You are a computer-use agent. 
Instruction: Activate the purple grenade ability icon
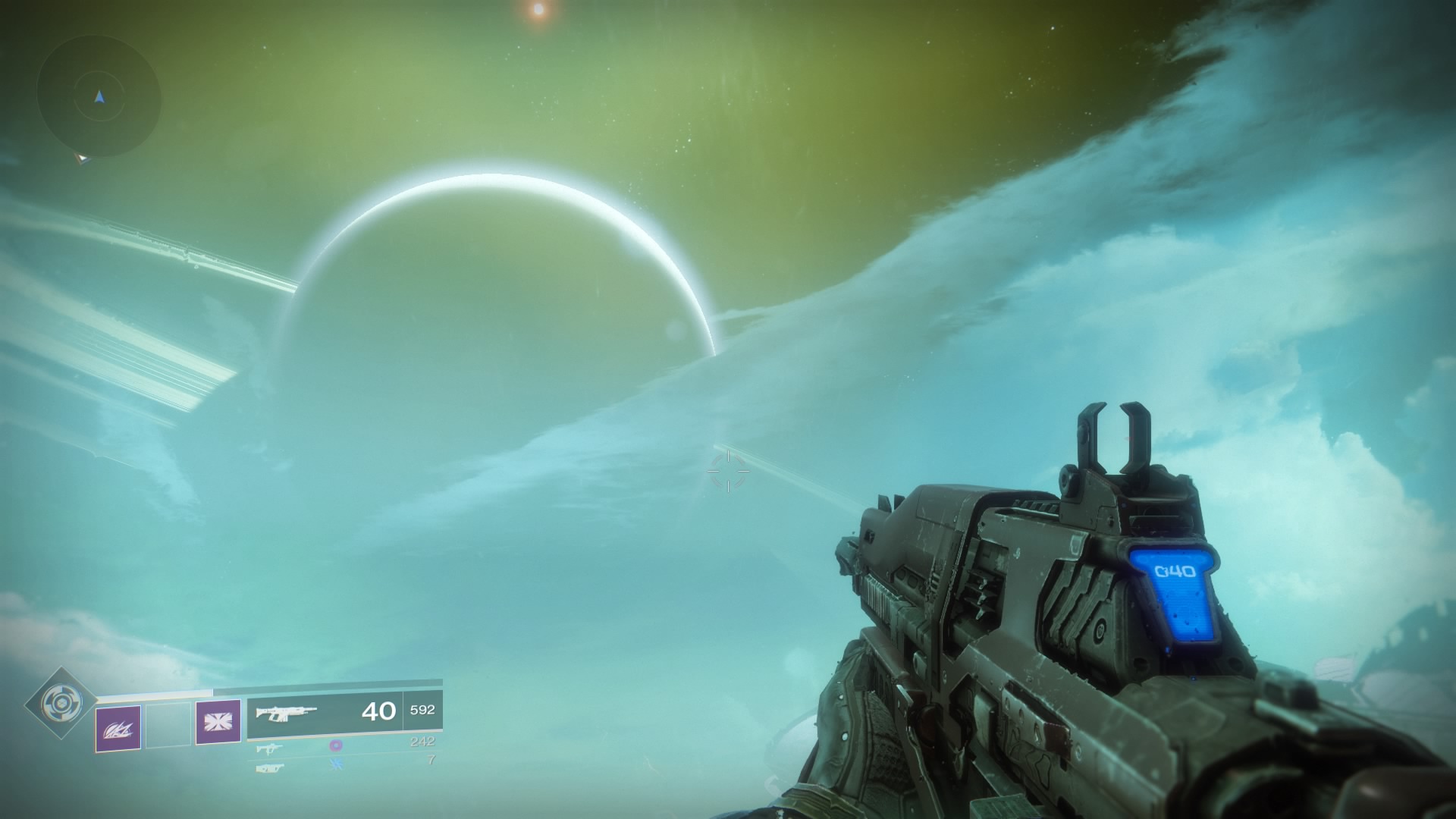pos(118,728)
